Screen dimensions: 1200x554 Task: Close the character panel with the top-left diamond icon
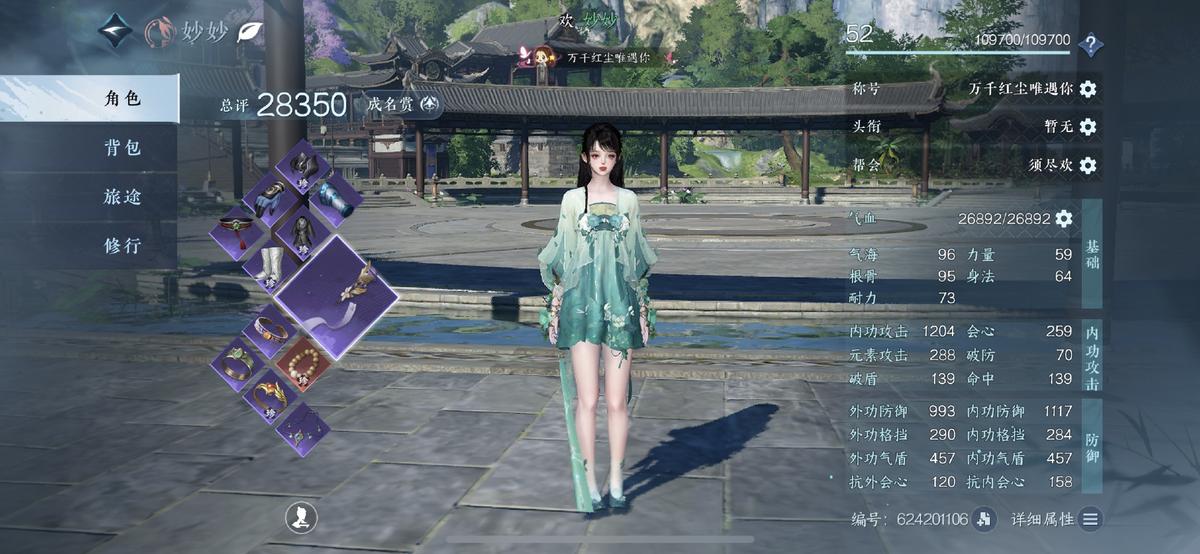tap(115, 30)
